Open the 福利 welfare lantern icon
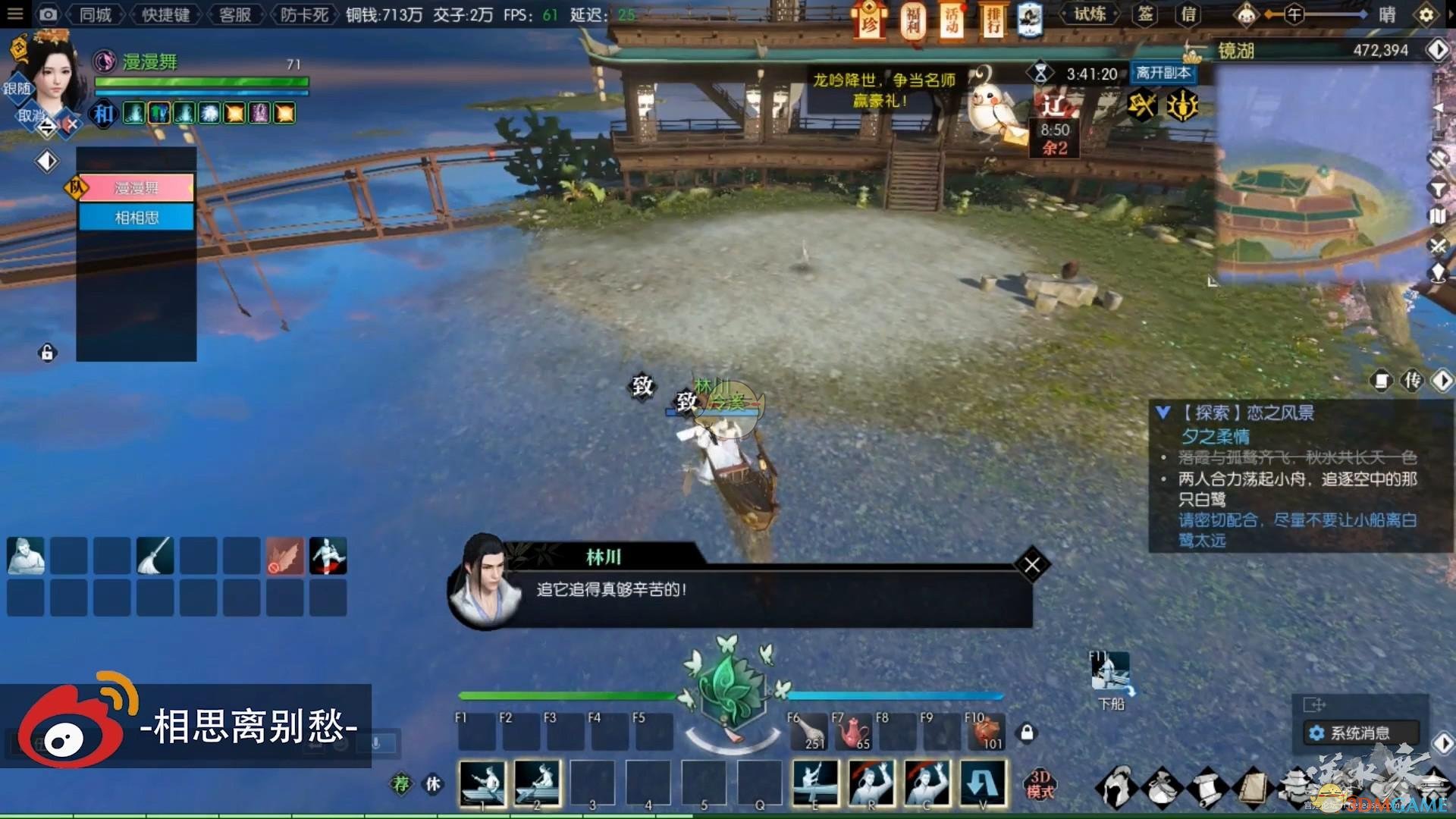Screen dimensions: 1456x819 click(913, 20)
